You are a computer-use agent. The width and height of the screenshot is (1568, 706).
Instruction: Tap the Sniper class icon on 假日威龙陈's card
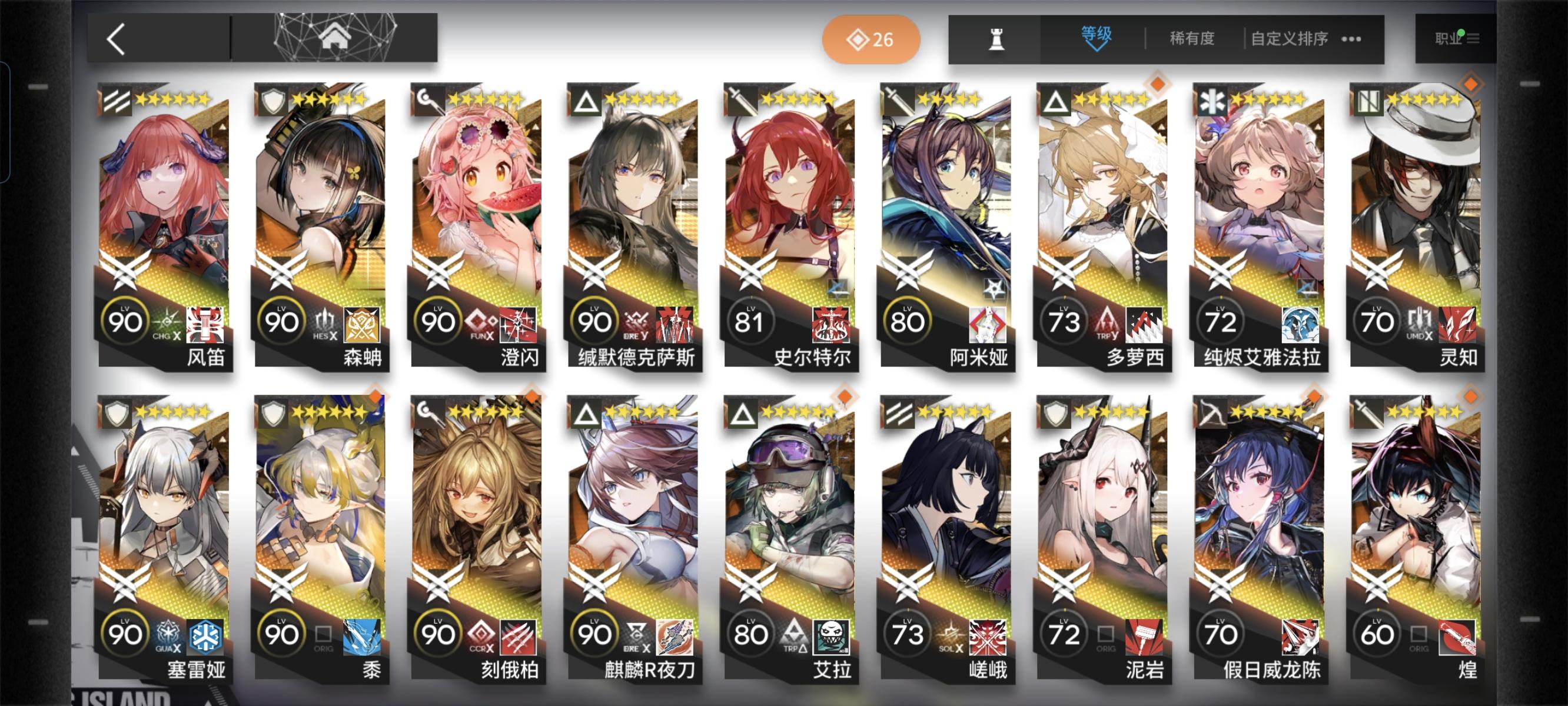[1210, 414]
